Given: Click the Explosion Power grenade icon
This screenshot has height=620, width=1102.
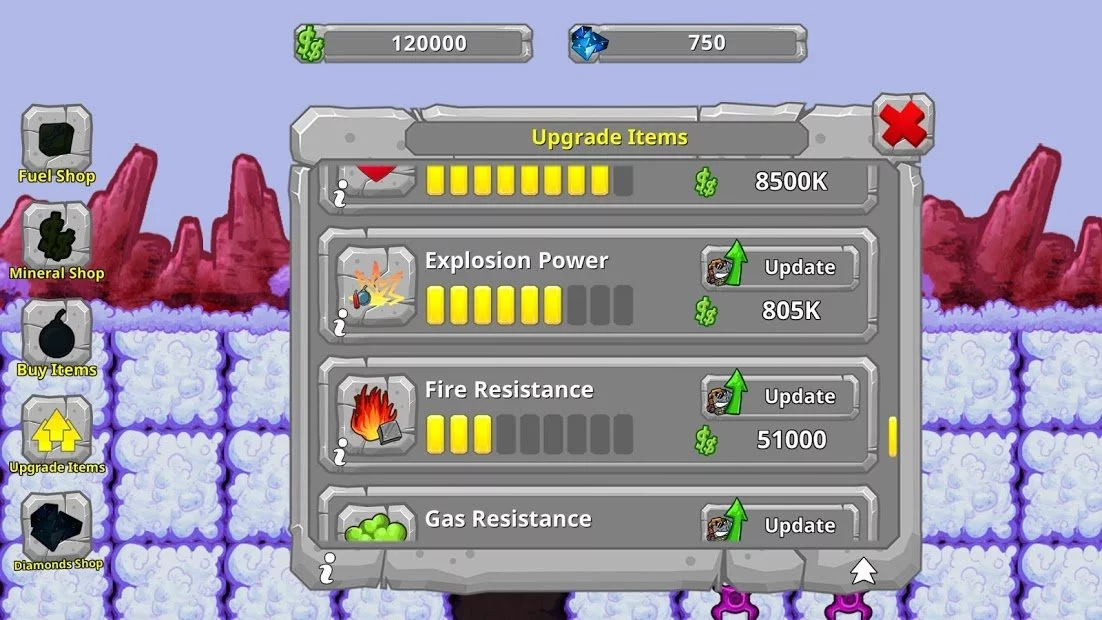Looking at the screenshot, I should tap(375, 285).
